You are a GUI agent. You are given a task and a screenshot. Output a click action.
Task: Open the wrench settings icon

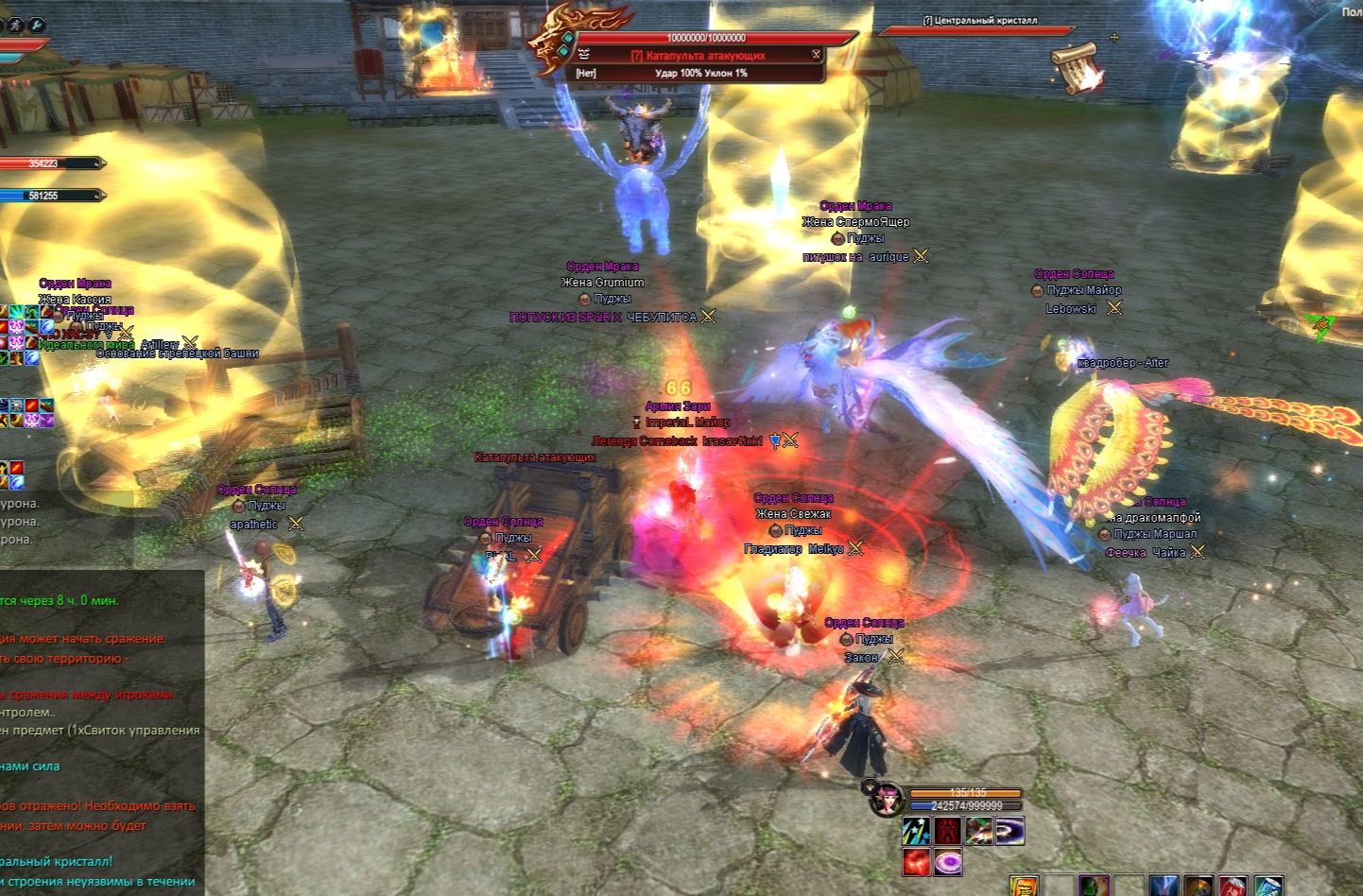click(37, 25)
